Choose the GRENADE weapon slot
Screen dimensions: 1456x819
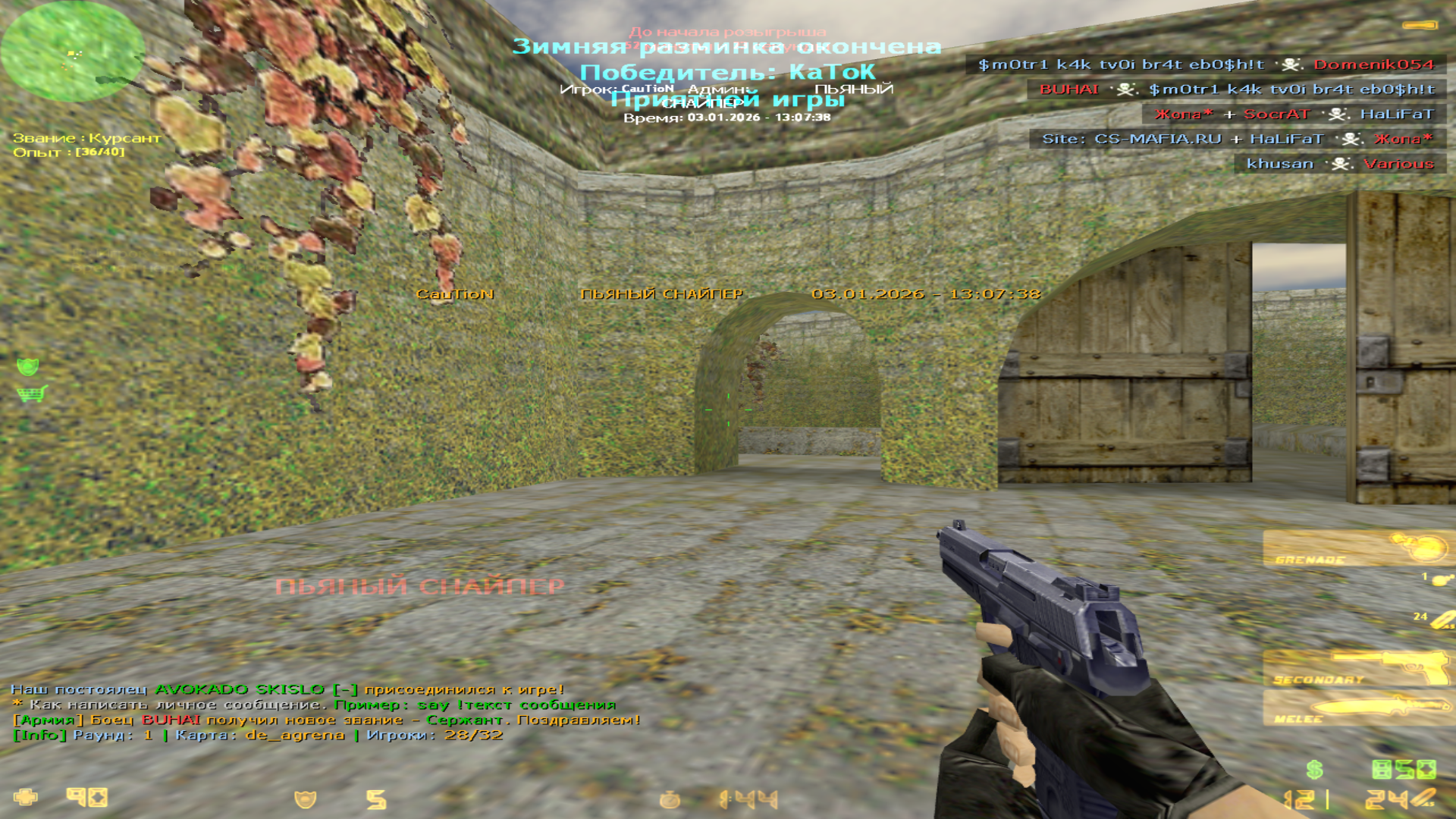click(x=1357, y=549)
